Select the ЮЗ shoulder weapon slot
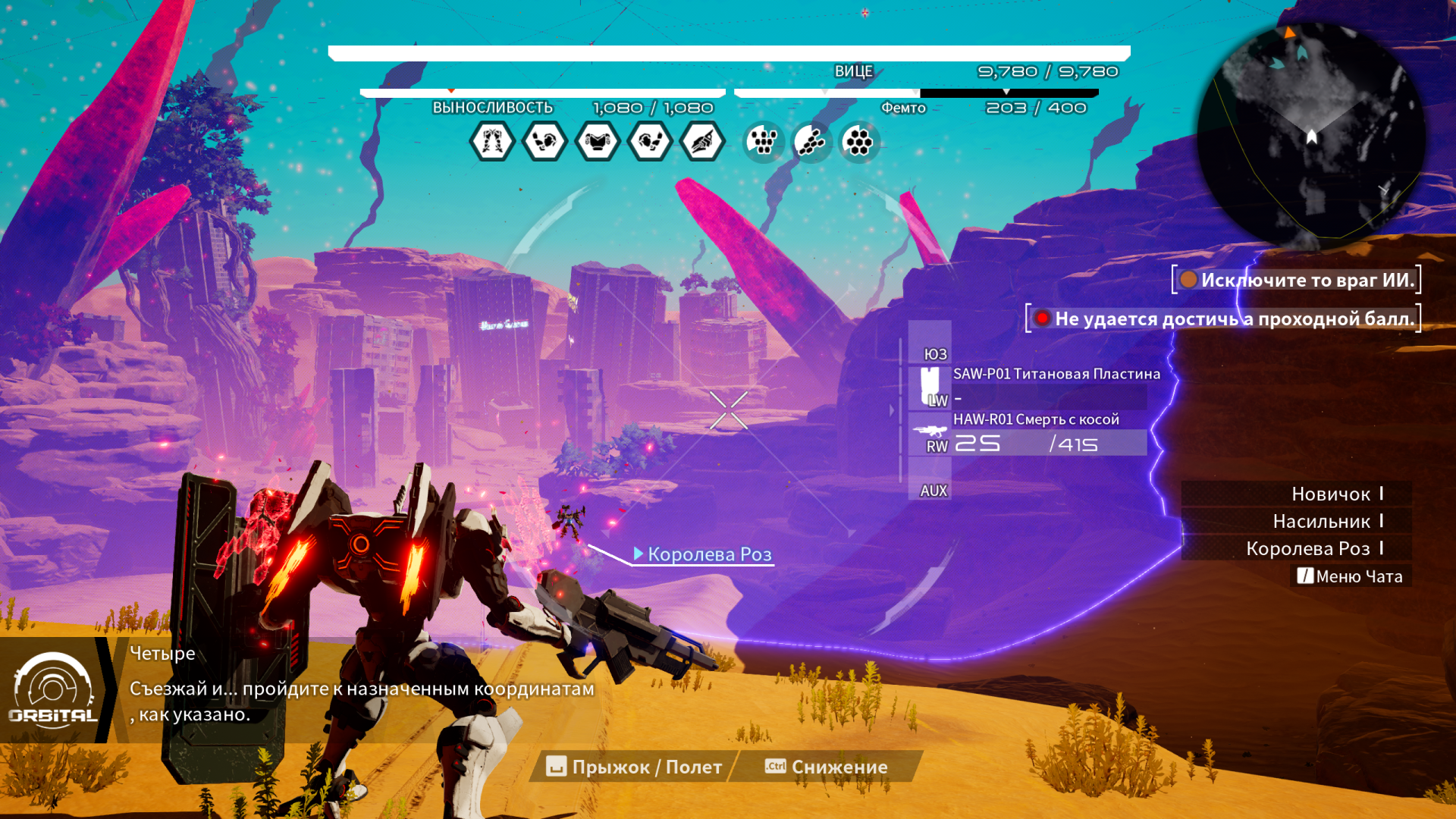Image resolution: width=1456 pixels, height=819 pixels. (x=934, y=353)
